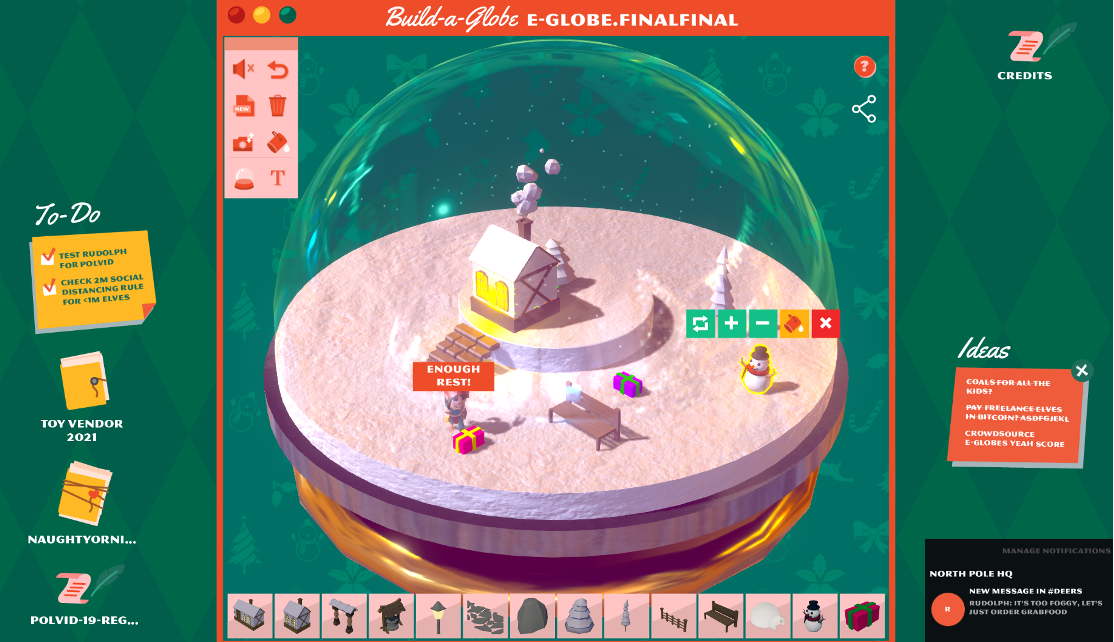Toggle the mute speaker icon

[243, 70]
